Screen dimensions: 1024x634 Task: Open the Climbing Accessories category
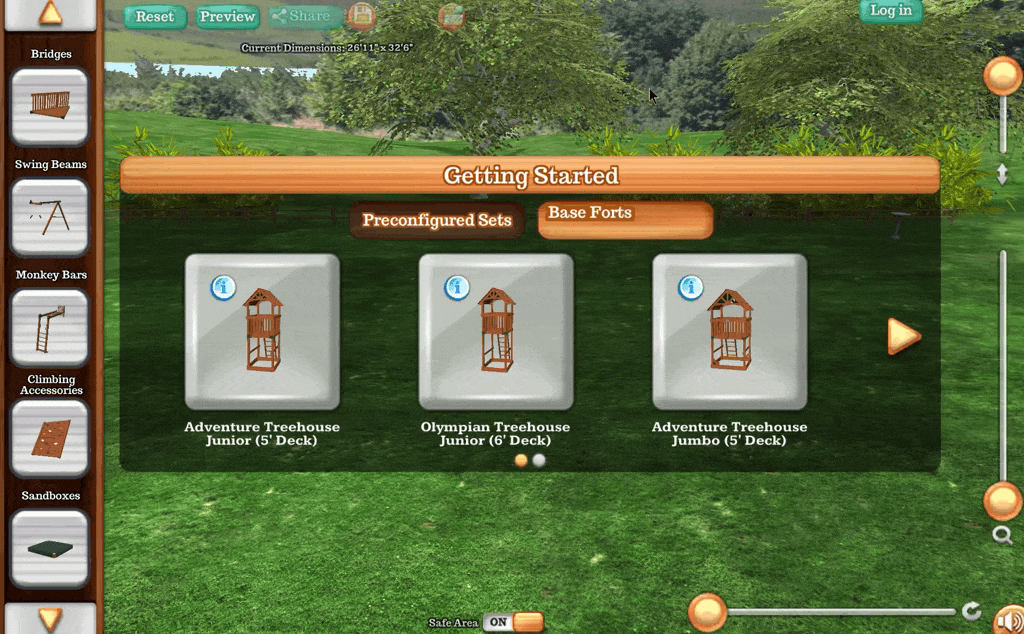50,438
